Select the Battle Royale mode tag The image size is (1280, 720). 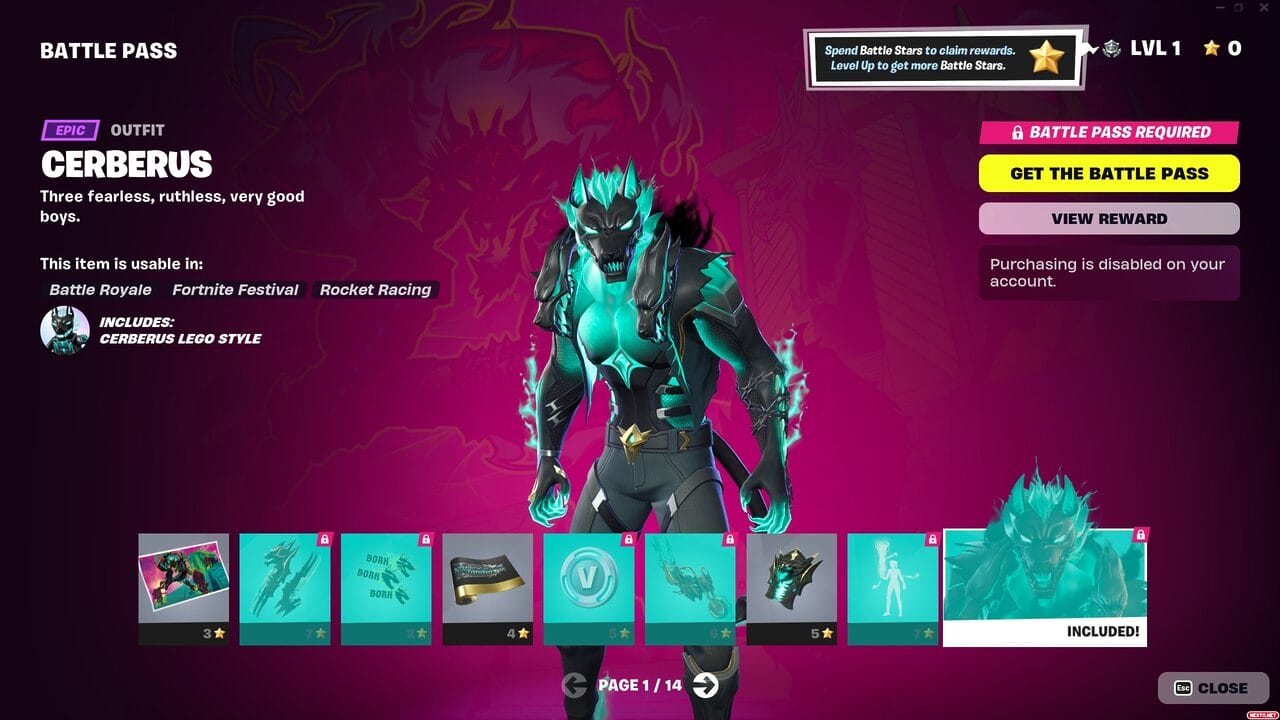pos(99,290)
